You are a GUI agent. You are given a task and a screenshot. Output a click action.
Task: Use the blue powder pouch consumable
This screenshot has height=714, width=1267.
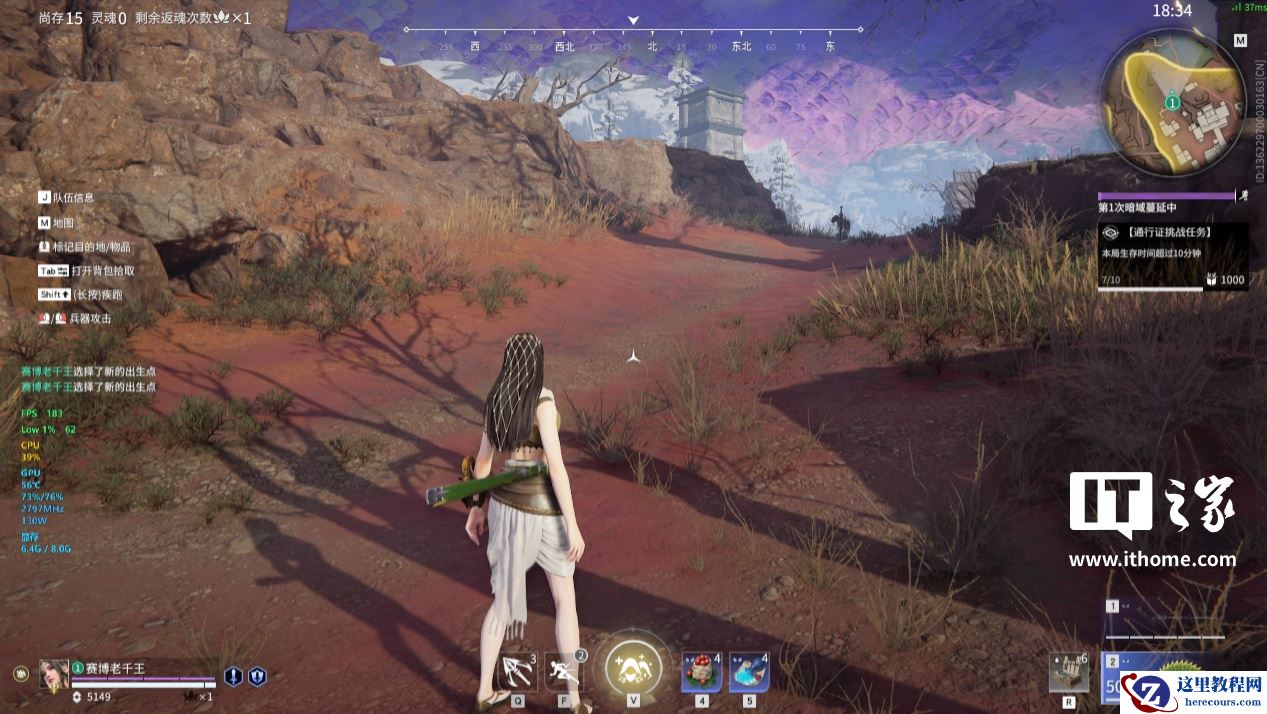(749, 670)
